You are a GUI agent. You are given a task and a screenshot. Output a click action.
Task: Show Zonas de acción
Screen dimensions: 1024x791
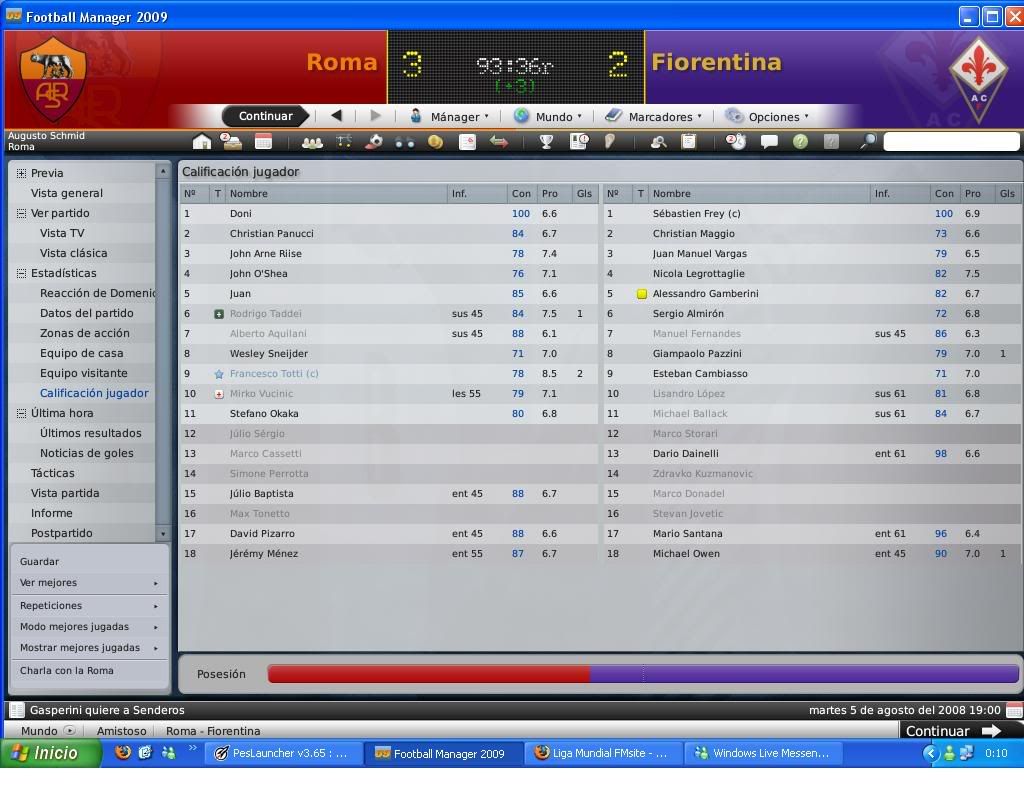(x=85, y=333)
